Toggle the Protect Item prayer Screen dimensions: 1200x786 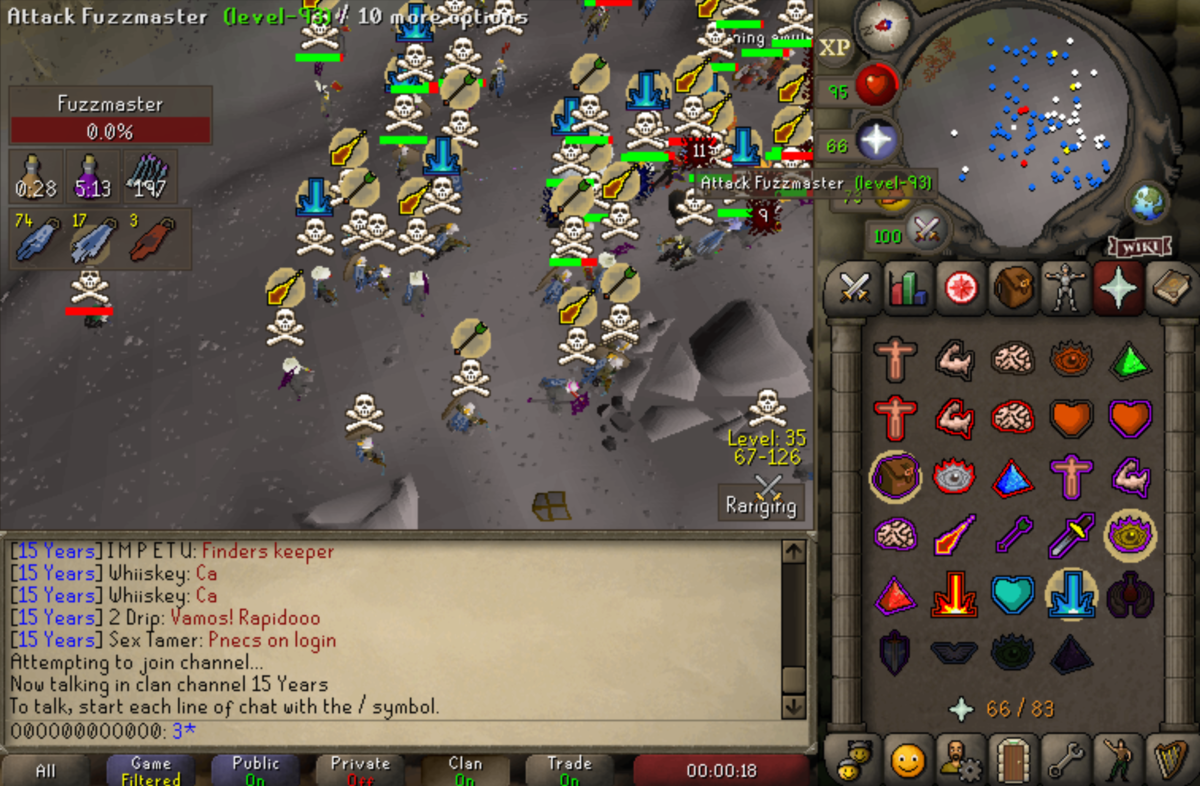coord(895,479)
